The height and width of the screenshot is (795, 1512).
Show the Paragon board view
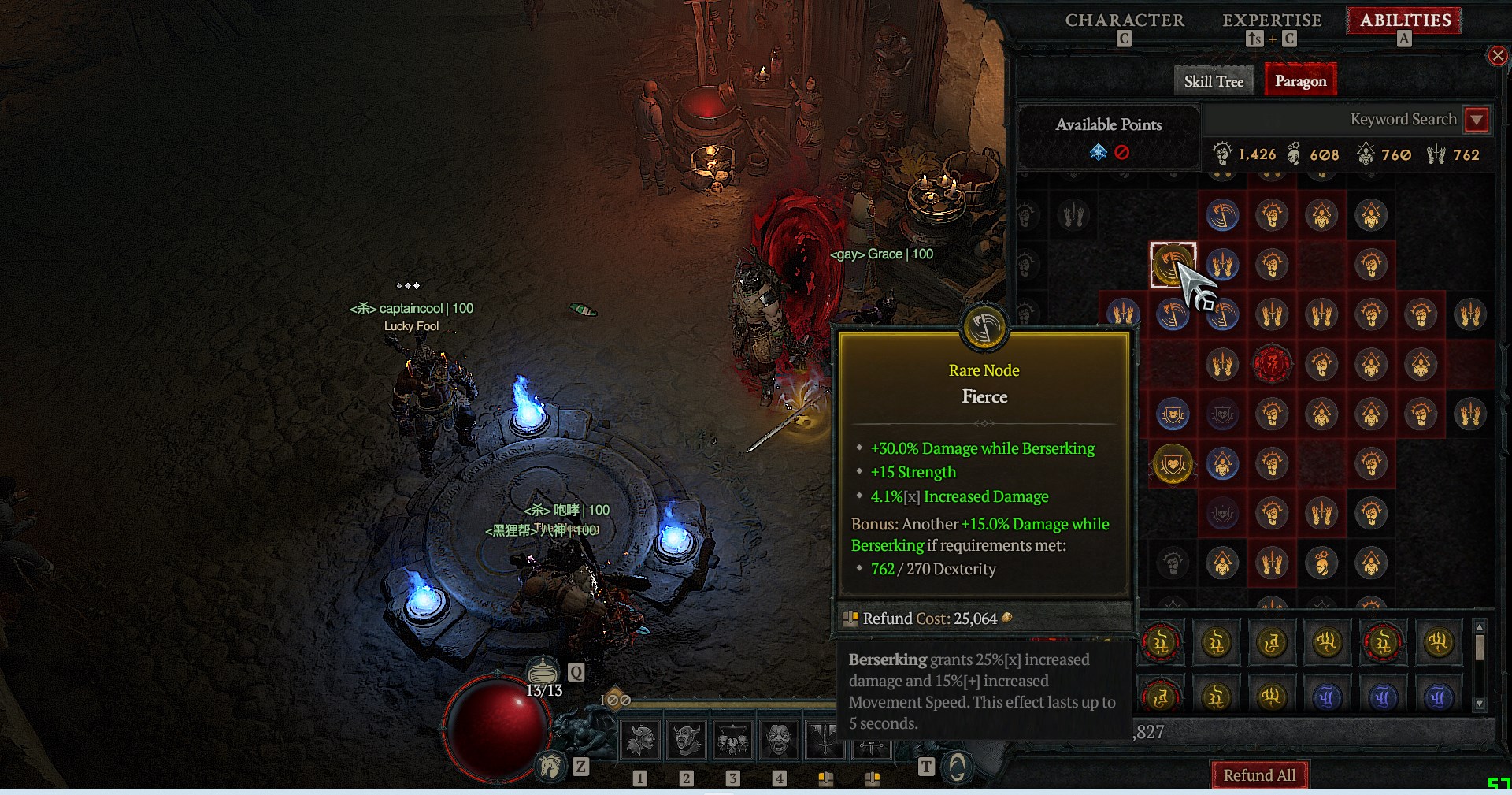(x=1300, y=81)
